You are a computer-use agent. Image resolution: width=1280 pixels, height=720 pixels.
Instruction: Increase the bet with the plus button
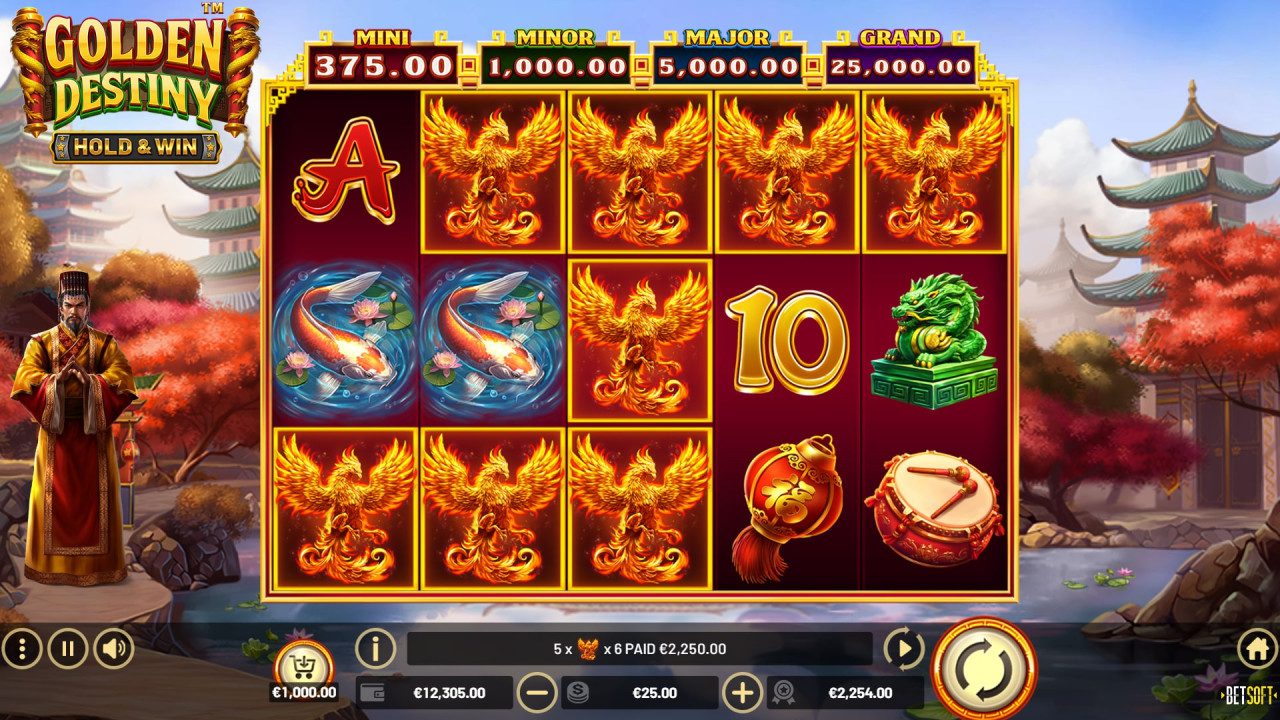[x=746, y=692]
